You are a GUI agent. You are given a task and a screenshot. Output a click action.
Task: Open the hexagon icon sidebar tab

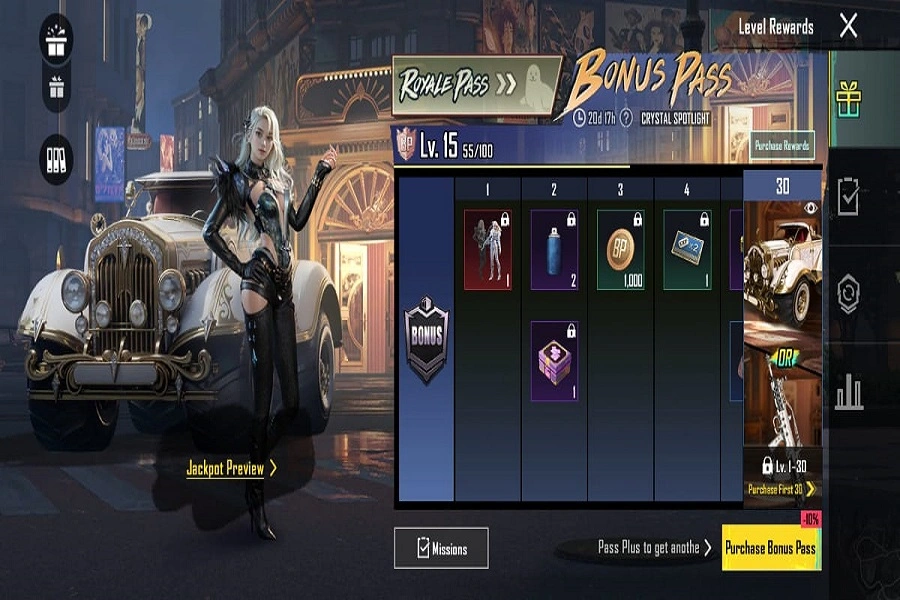[x=849, y=295]
